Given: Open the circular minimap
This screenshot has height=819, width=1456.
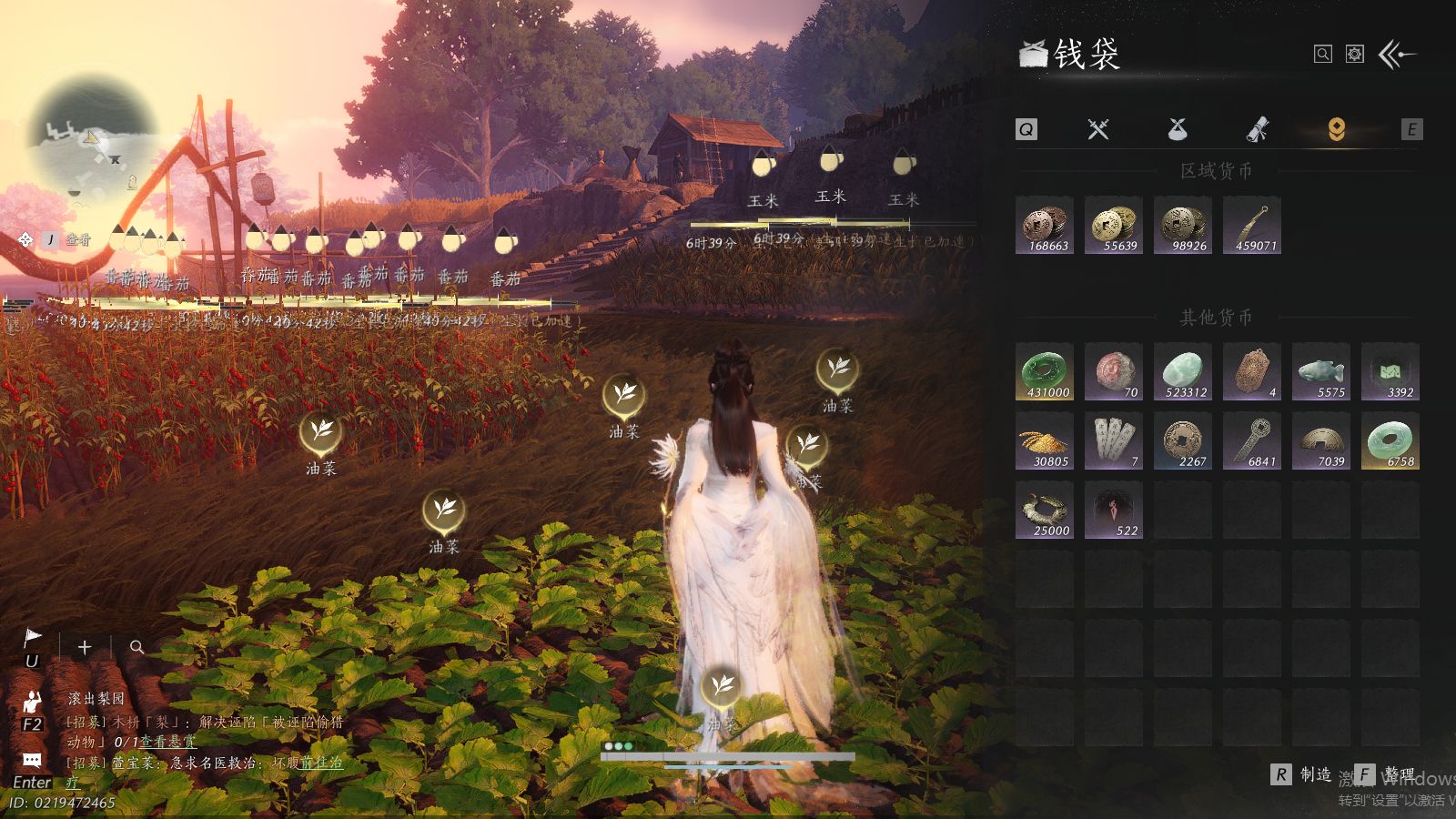Looking at the screenshot, I should click(89, 138).
